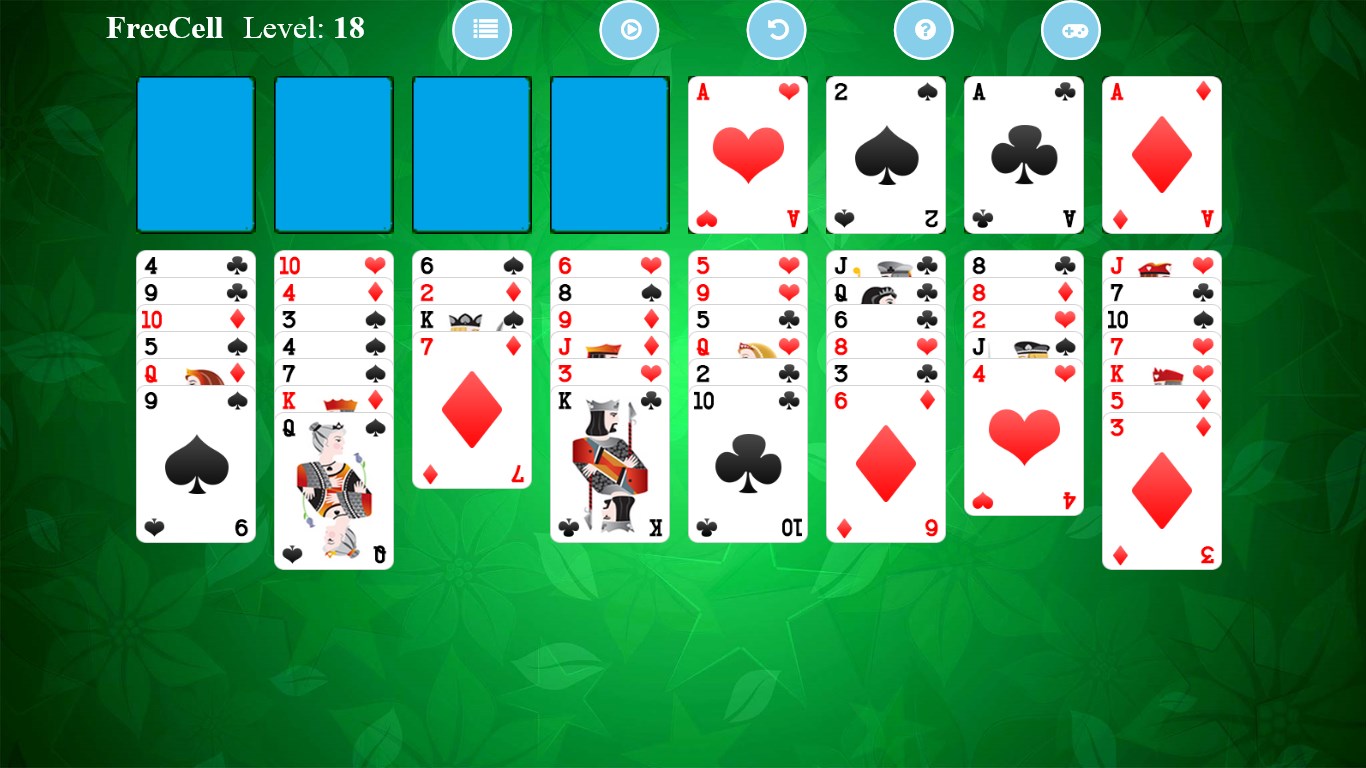Select the Ace of Diamonds foundation
1366x768 pixels.
[x=1161, y=154]
